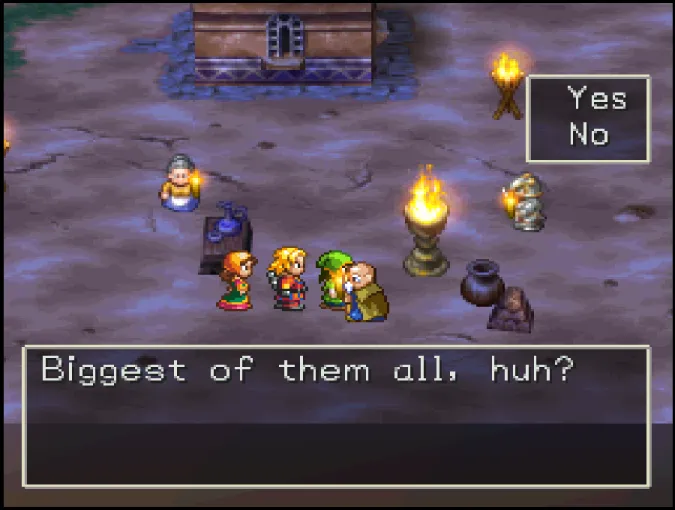The height and width of the screenshot is (510, 675).
Task: Select No in the choice box
Action: click(589, 134)
